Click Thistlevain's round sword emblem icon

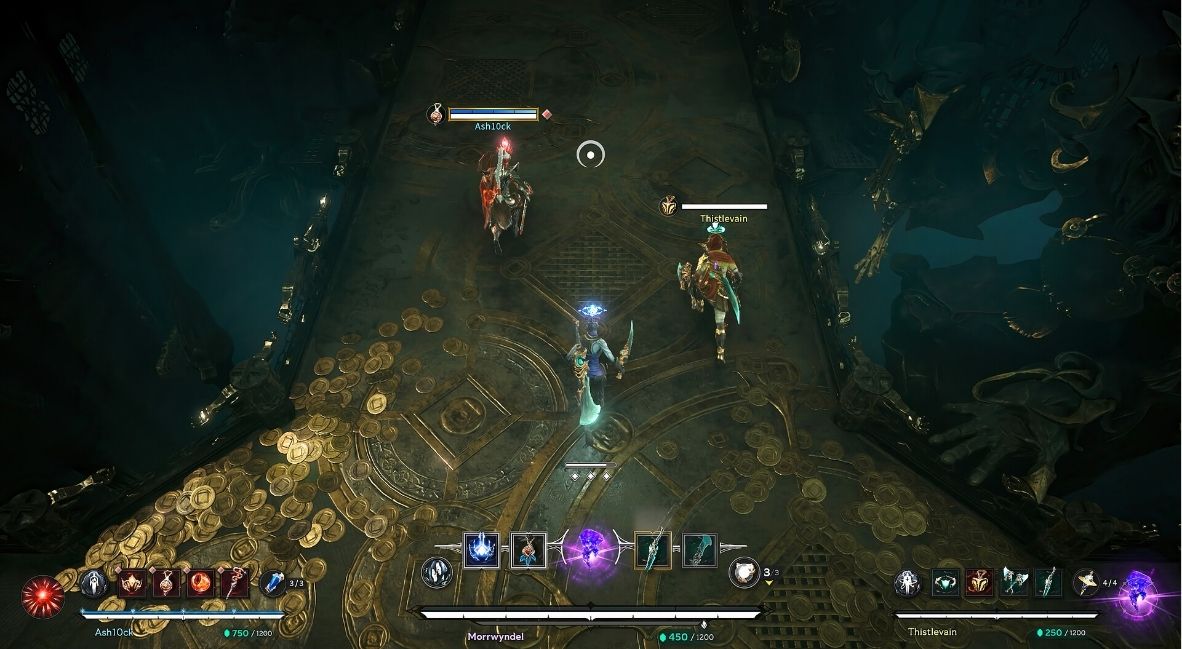point(907,583)
